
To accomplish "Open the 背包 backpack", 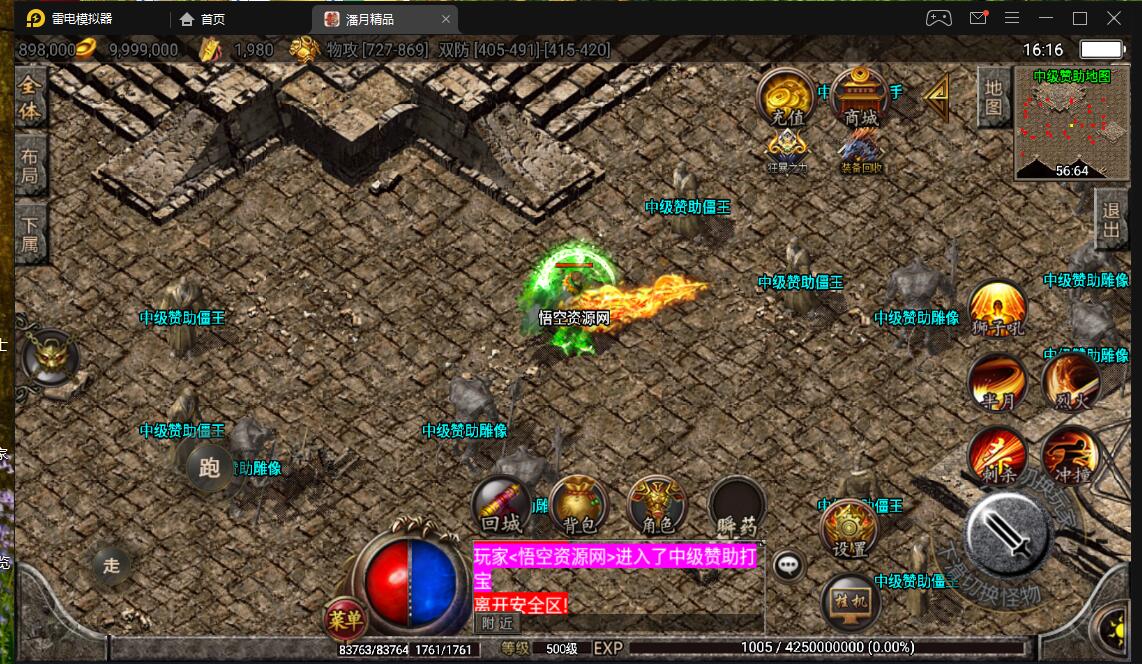I will (x=579, y=505).
